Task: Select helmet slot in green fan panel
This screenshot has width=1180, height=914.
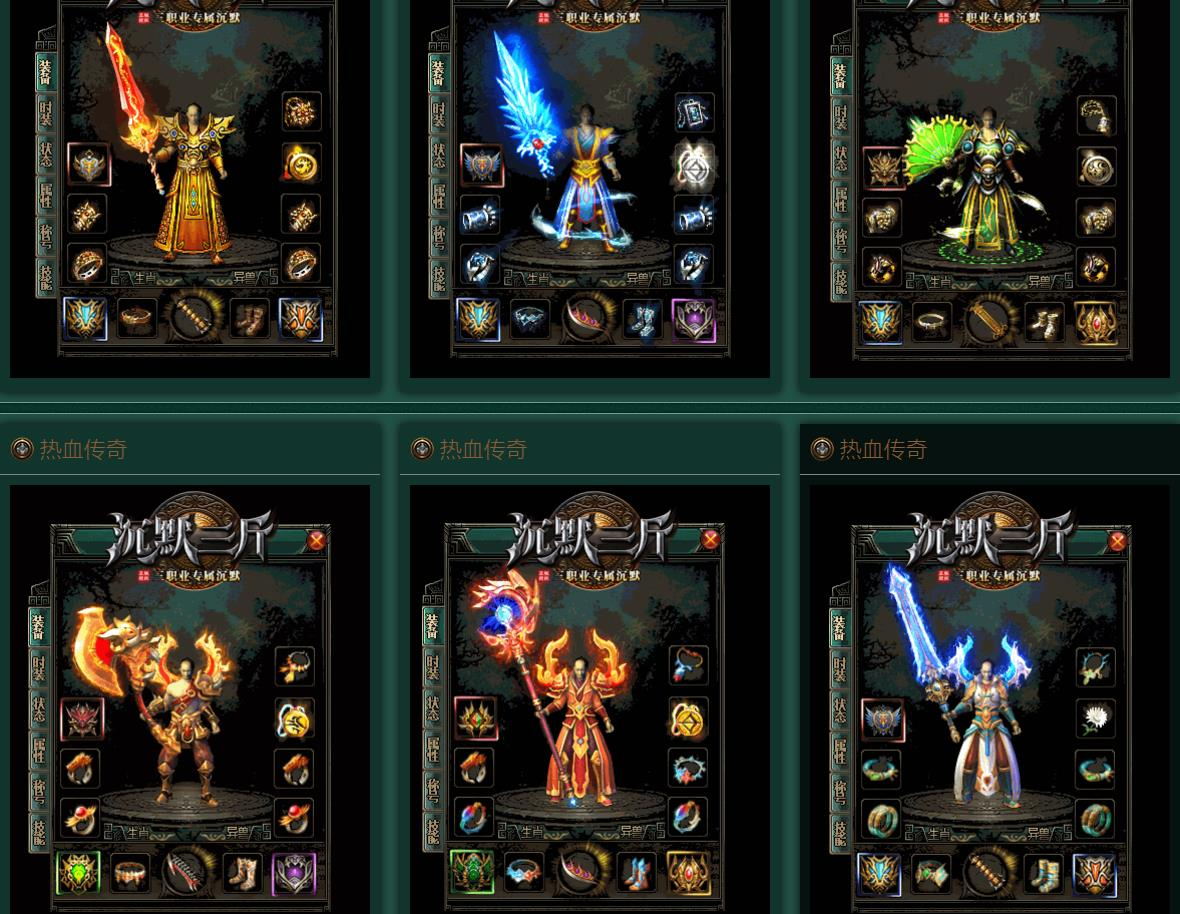Action: pos(883,168)
